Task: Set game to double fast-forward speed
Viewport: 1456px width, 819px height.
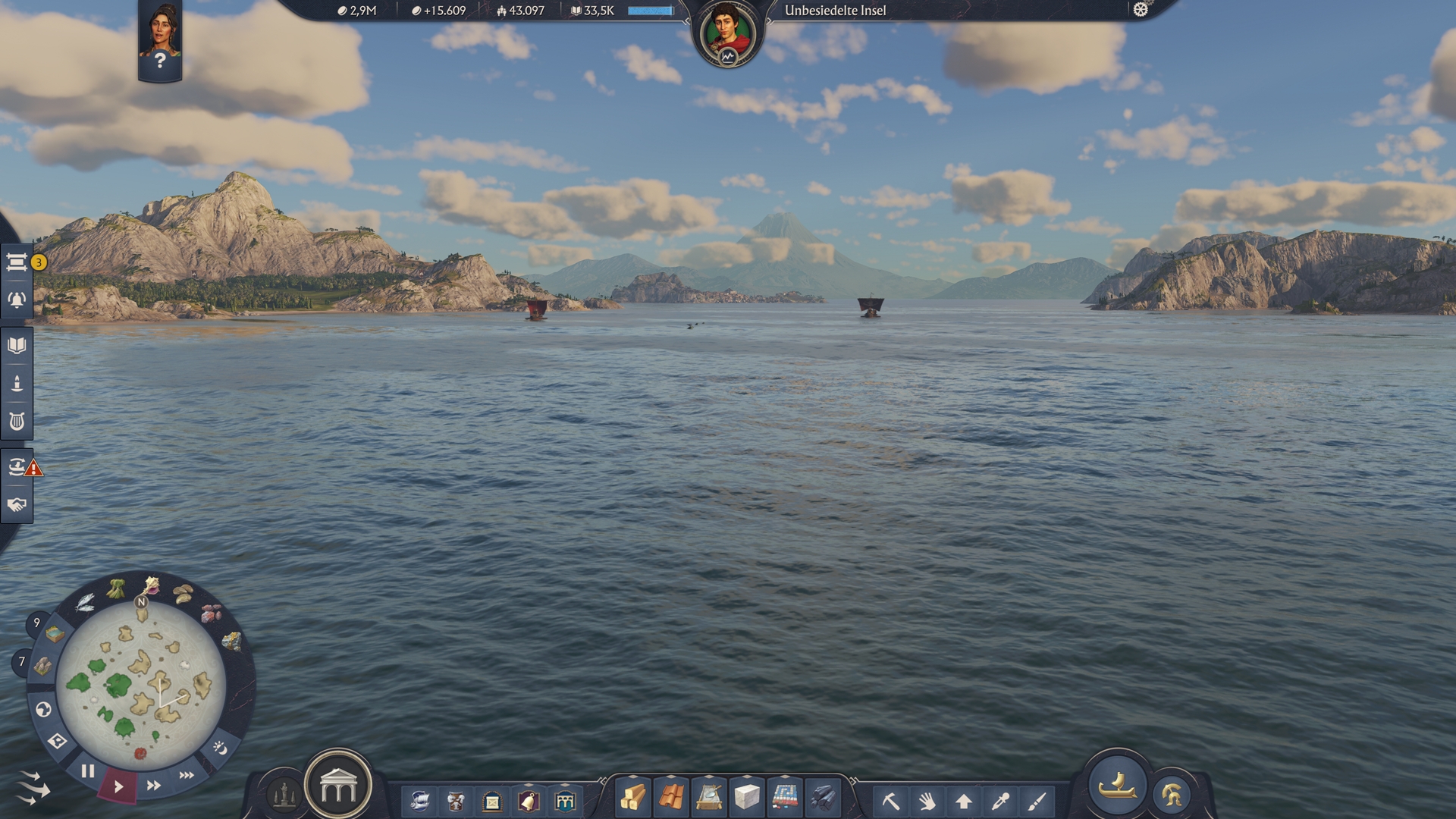Action: click(x=153, y=786)
